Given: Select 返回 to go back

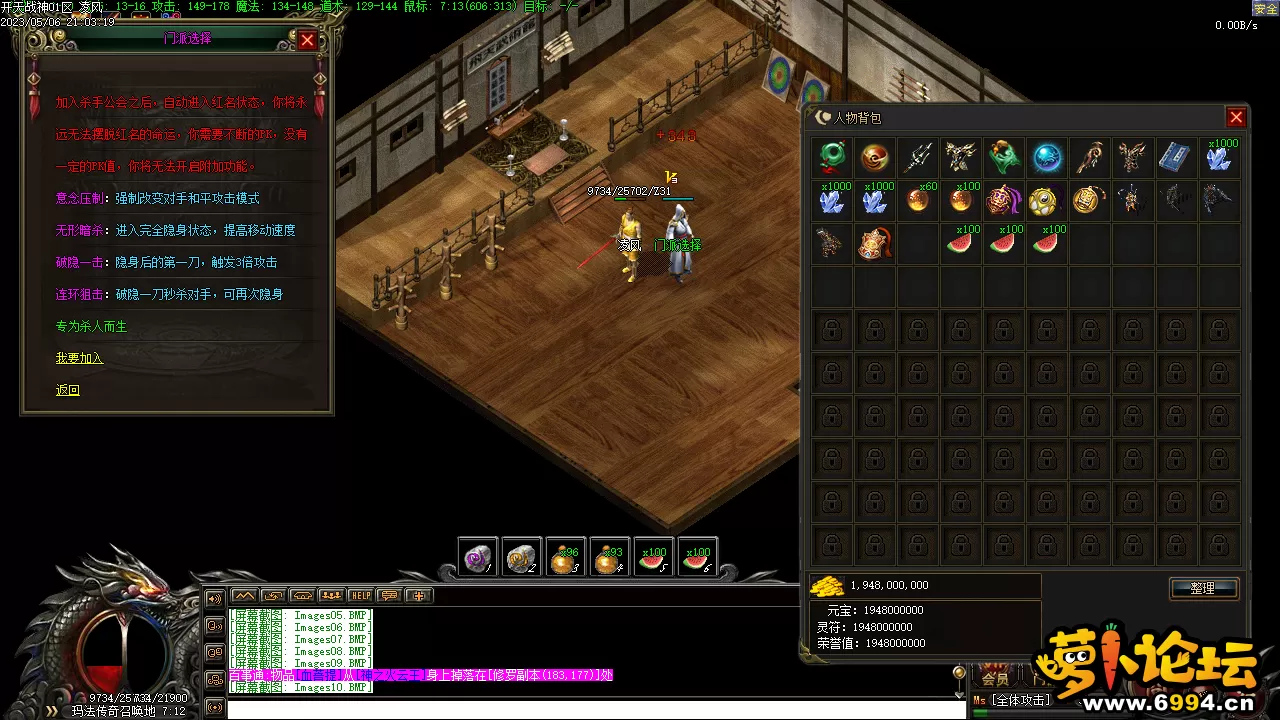Looking at the screenshot, I should point(67,390).
